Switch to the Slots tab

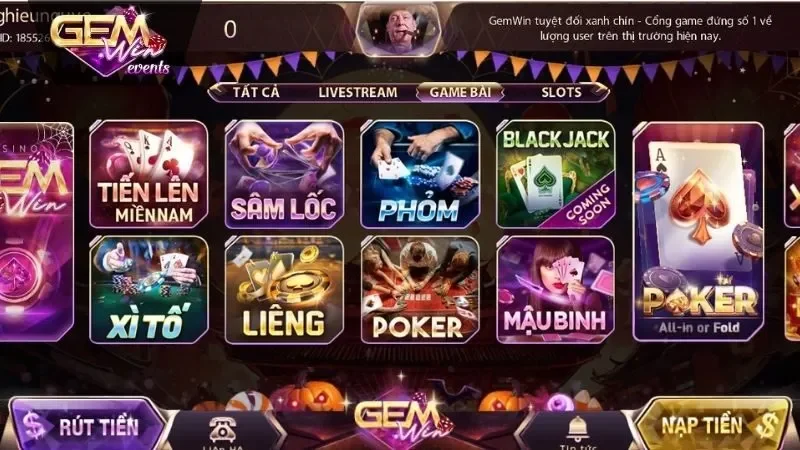coord(561,92)
